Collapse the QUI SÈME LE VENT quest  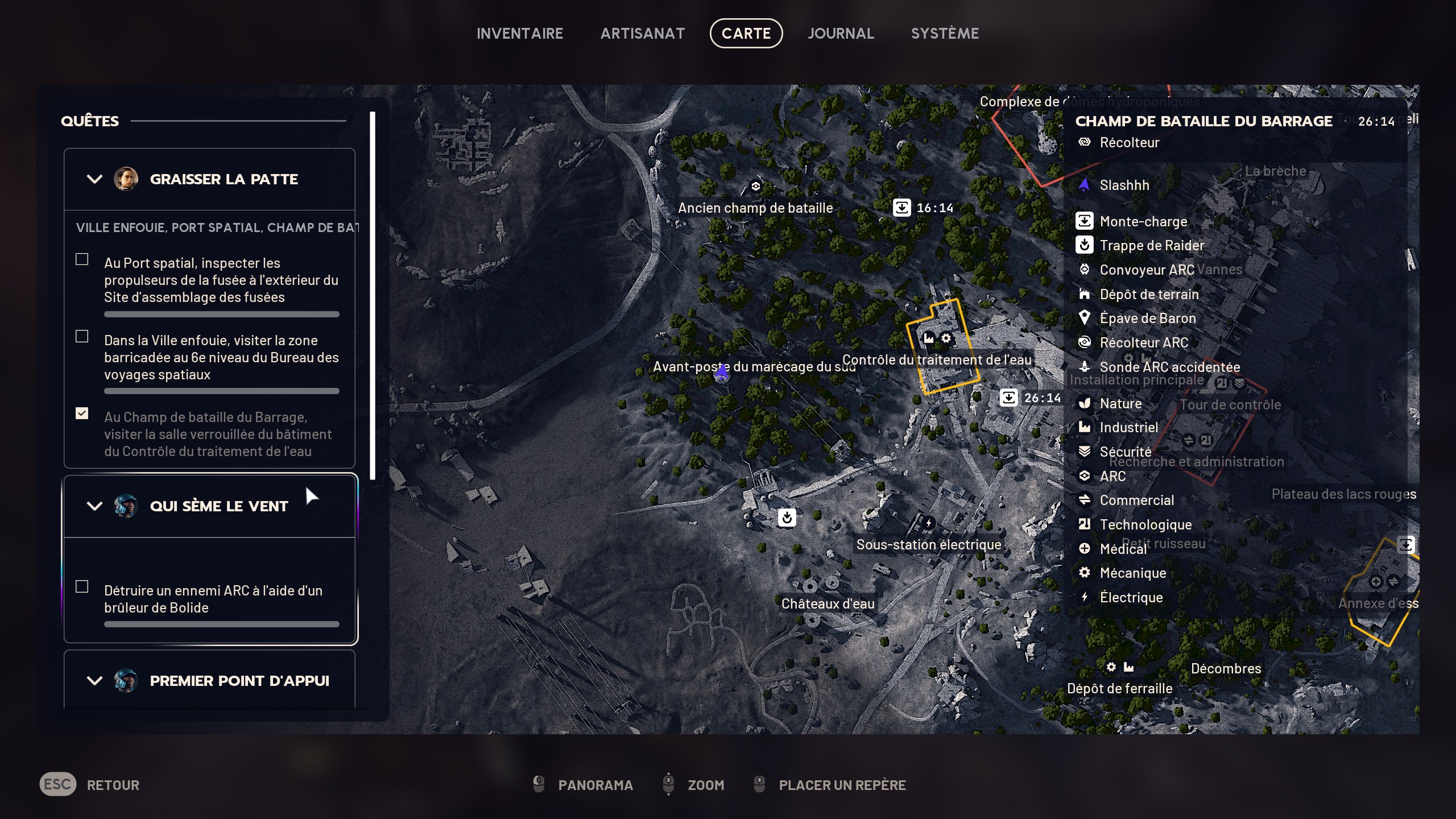click(x=94, y=506)
